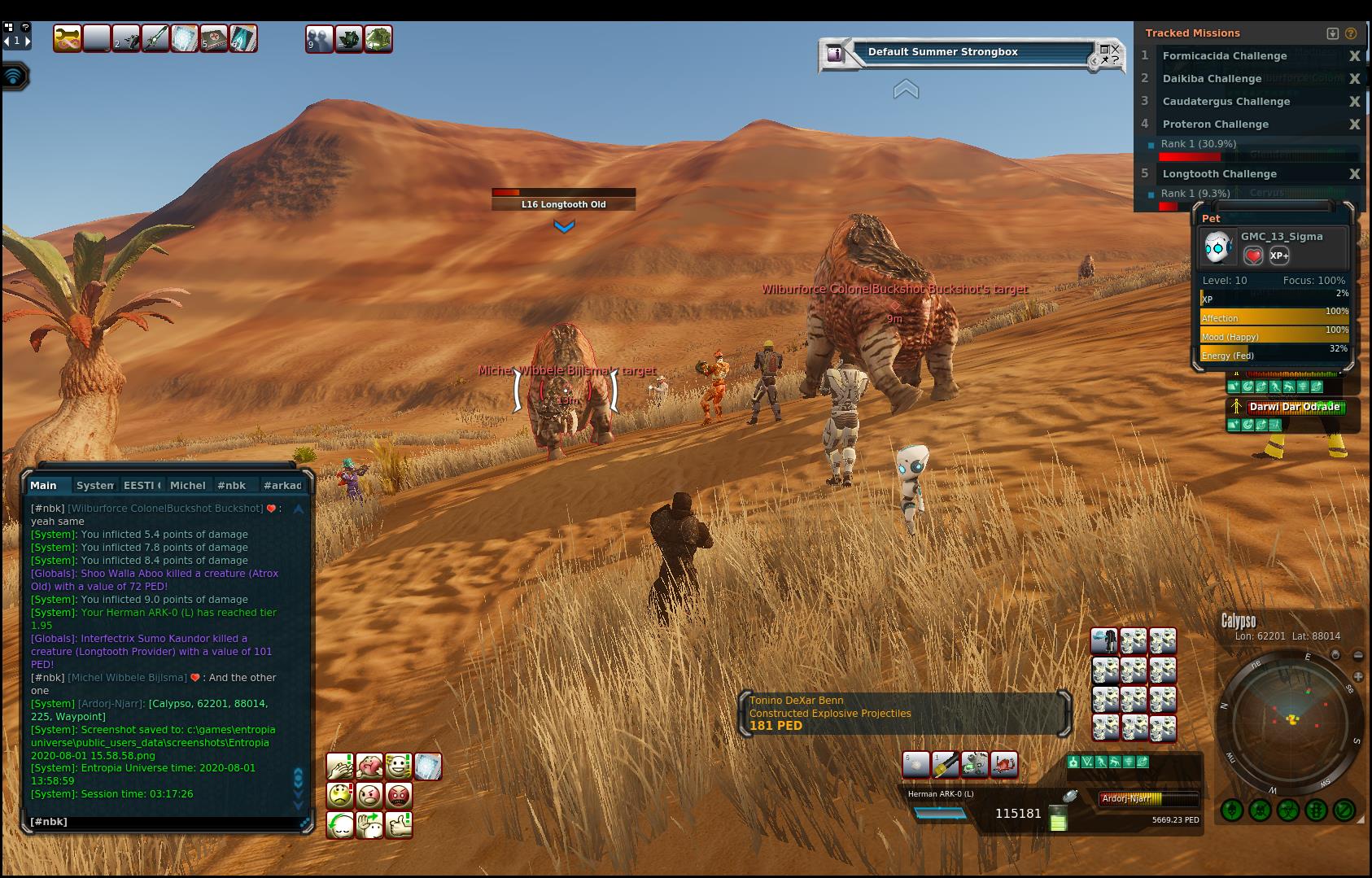Play the angry red face emote
Image resolution: width=1372 pixels, height=878 pixels.
pos(398,795)
